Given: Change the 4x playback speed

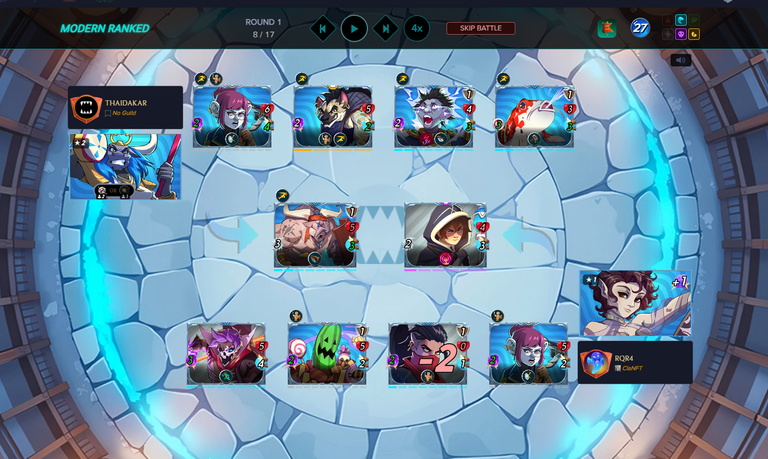Looking at the screenshot, I should click(x=417, y=28).
